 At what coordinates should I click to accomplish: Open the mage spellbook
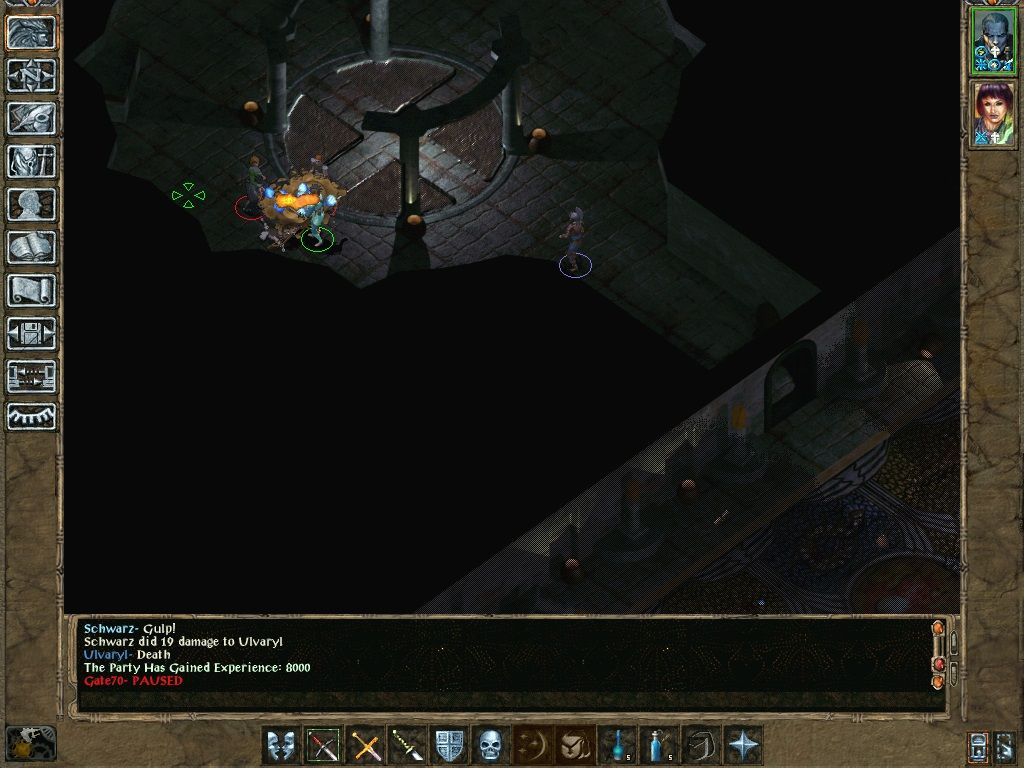tap(32, 247)
